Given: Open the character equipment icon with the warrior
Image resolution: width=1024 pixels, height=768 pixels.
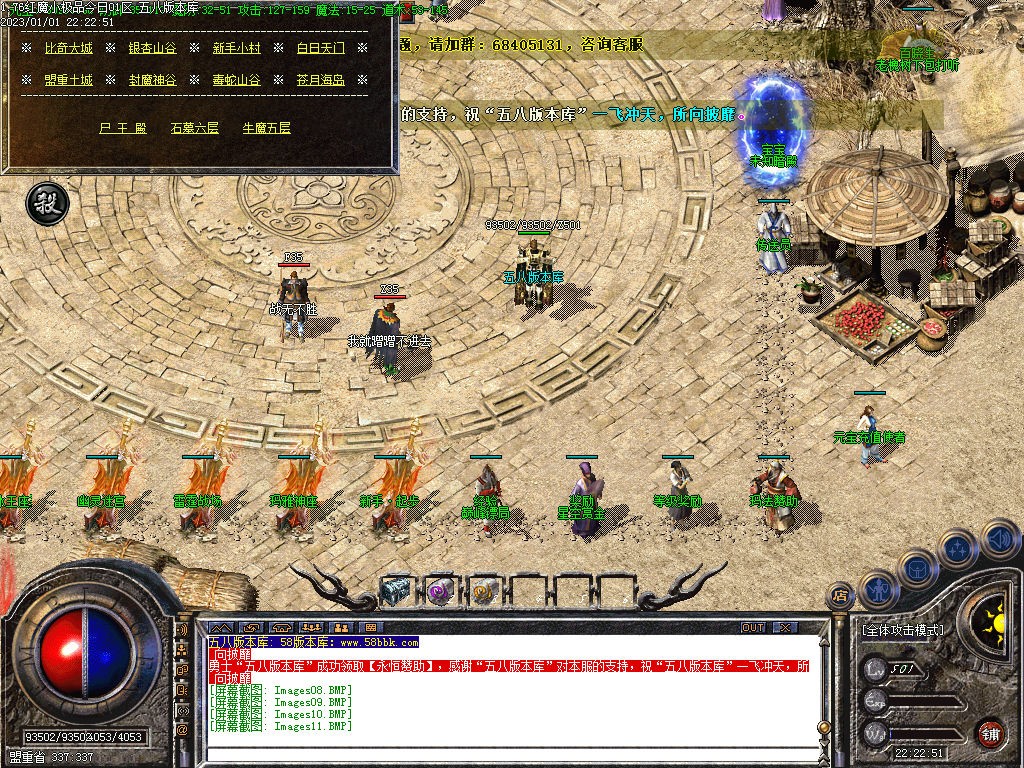Looking at the screenshot, I should tap(877, 590).
